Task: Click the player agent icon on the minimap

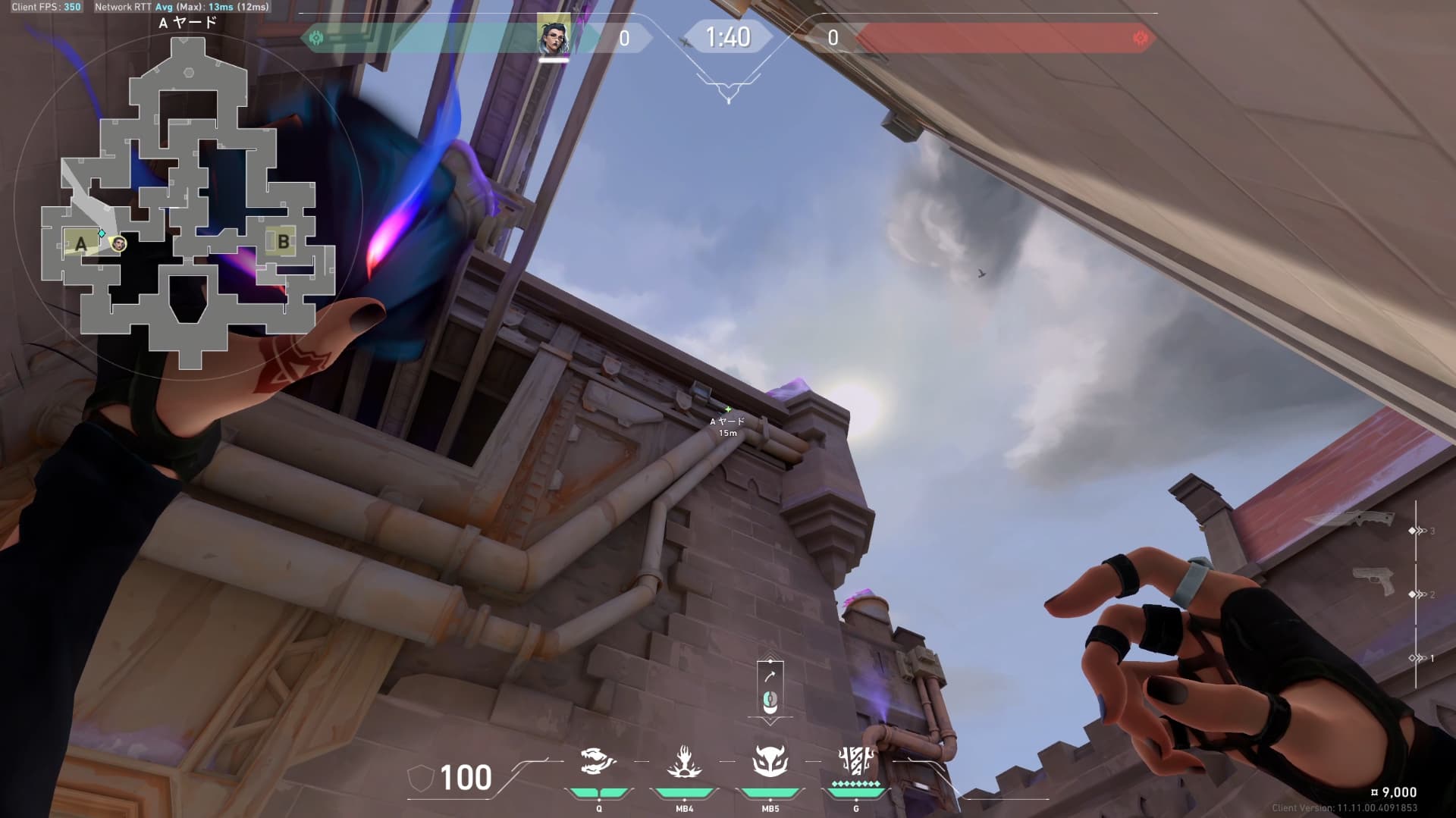Action: click(x=118, y=244)
